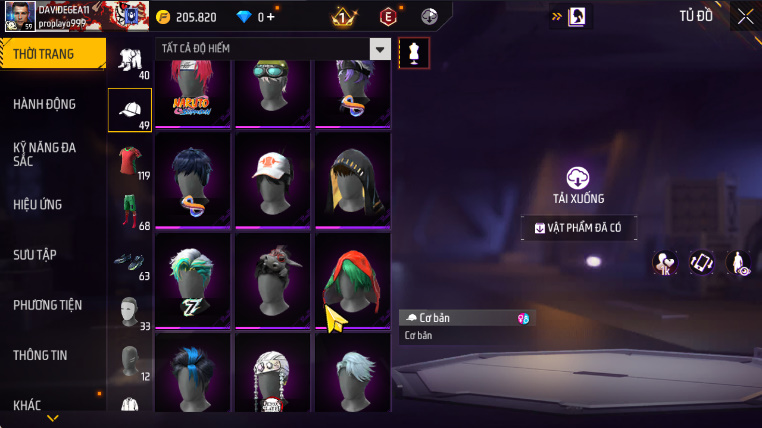This screenshot has height=428, width=762.
Task: Show Vật Phẩm Đã Có items
Action: (x=578, y=229)
